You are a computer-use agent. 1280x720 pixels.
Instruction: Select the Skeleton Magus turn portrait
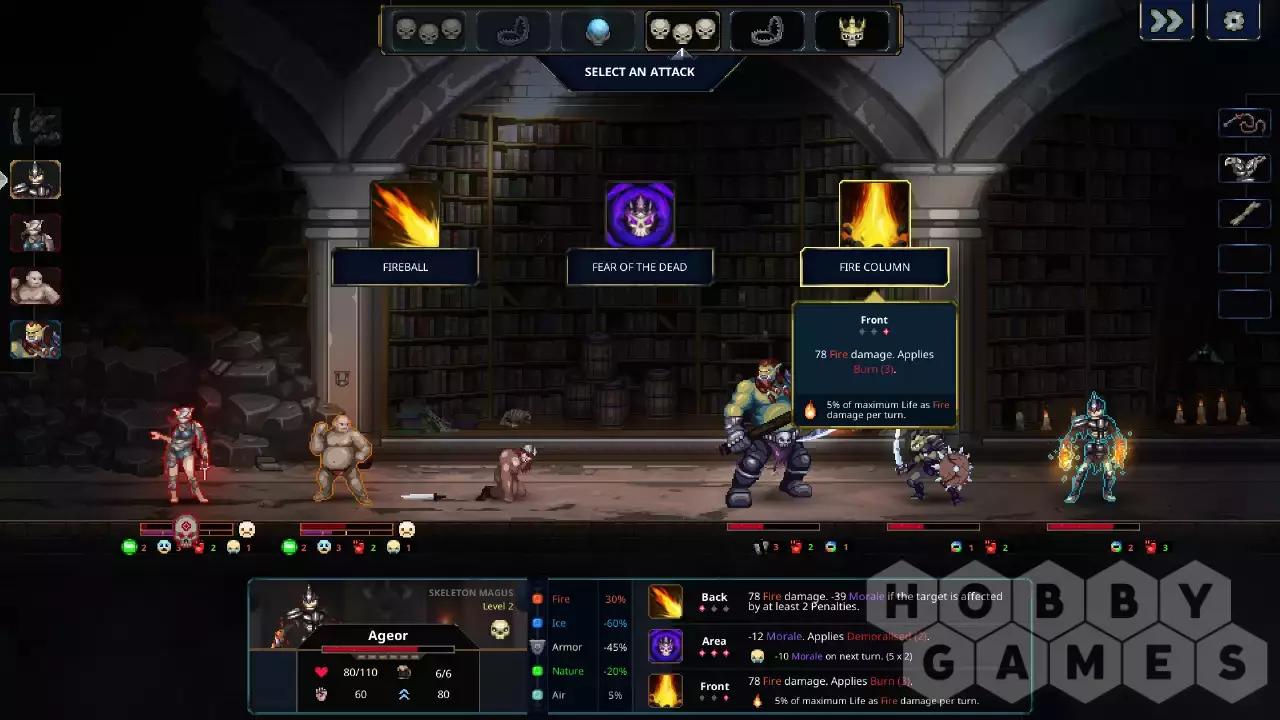coord(36,180)
